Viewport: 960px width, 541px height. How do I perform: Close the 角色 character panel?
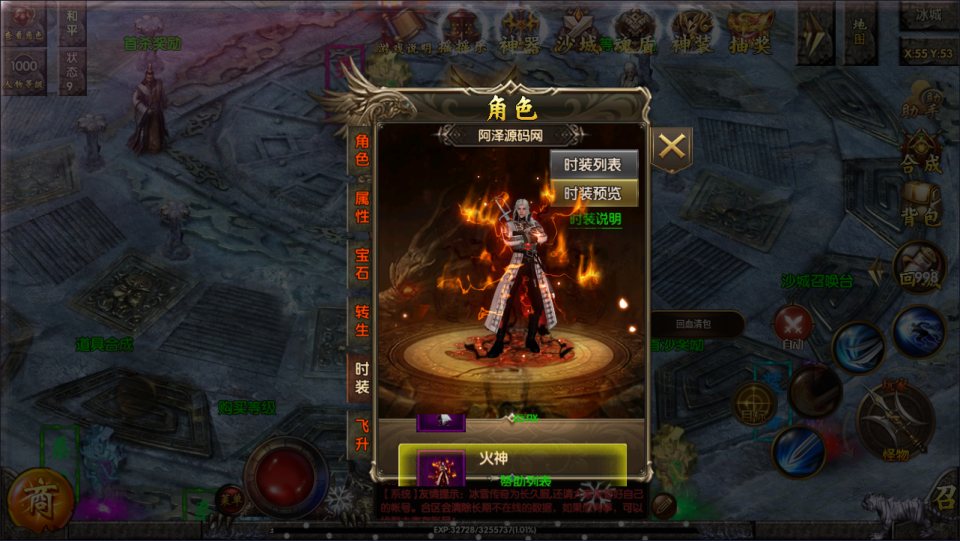click(x=673, y=147)
